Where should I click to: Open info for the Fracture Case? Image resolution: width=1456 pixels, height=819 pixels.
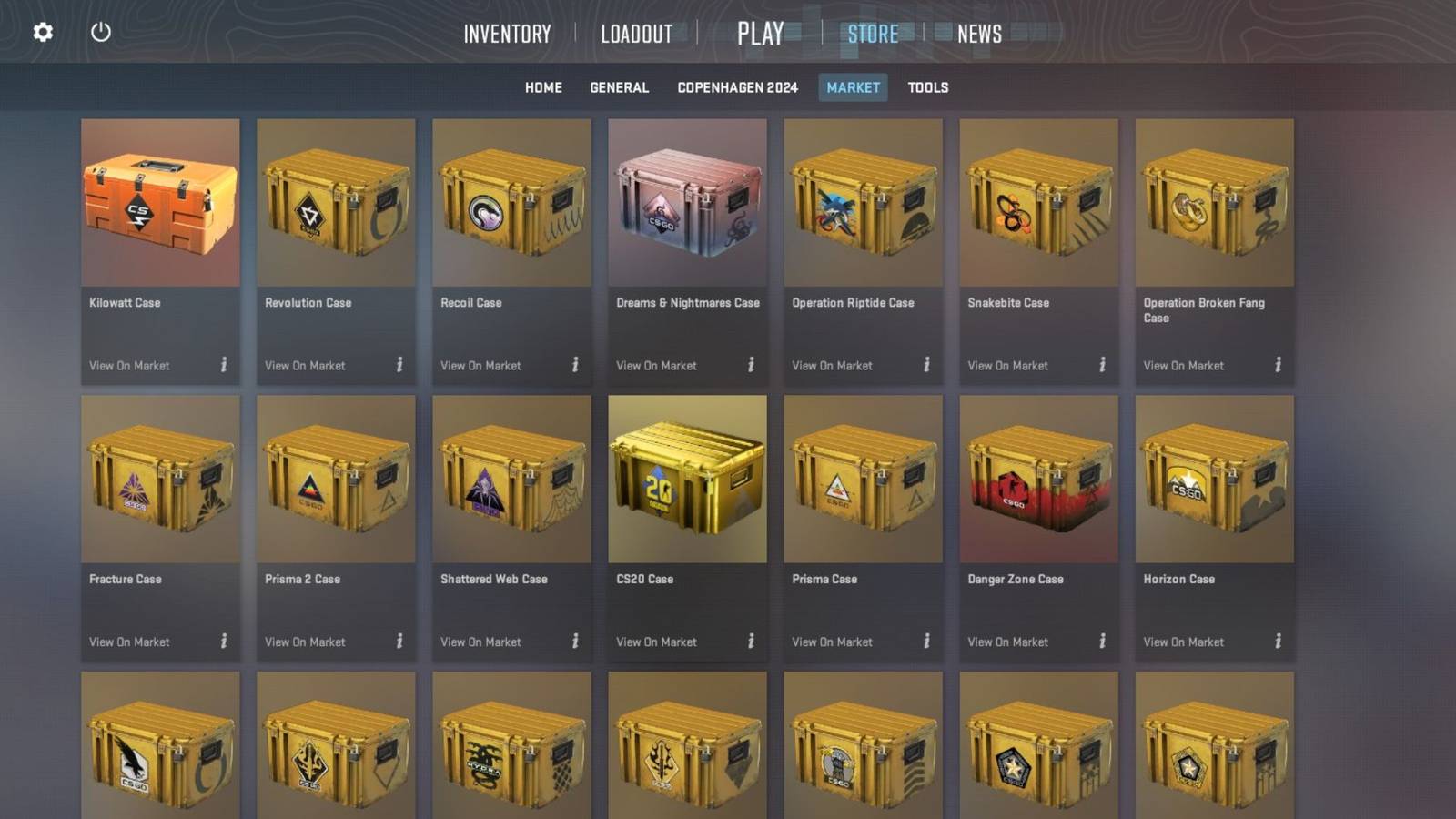pyautogui.click(x=224, y=642)
